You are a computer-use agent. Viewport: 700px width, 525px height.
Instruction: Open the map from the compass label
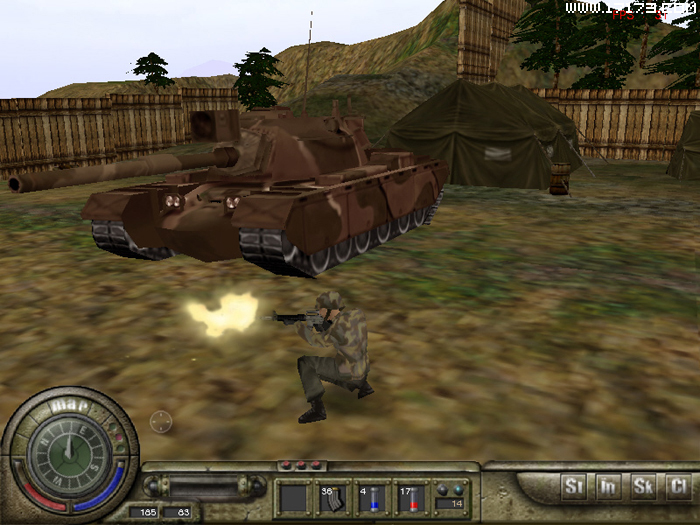click(x=66, y=406)
